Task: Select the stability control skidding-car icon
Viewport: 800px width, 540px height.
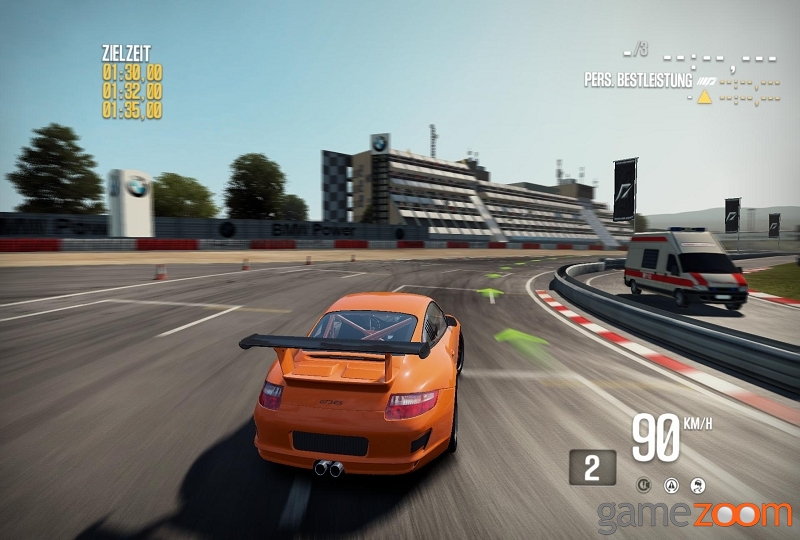Action: pyautogui.click(x=698, y=485)
